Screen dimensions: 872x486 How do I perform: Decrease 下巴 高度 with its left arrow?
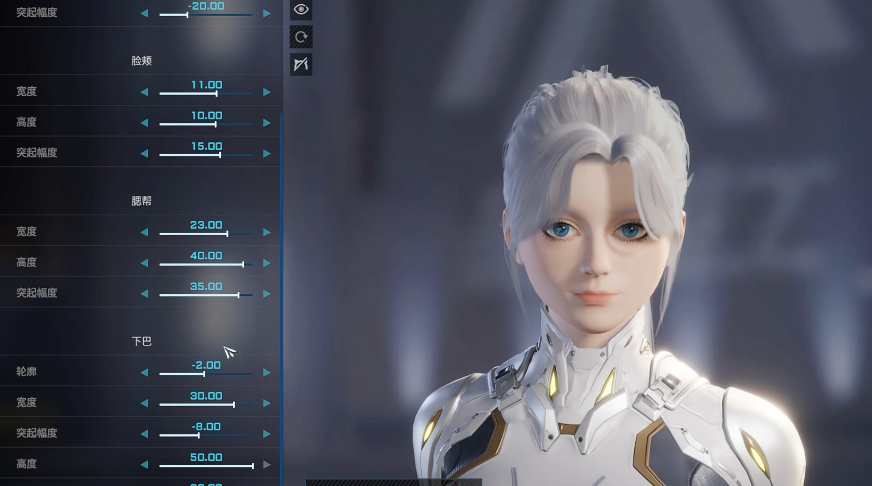pyautogui.click(x=144, y=465)
